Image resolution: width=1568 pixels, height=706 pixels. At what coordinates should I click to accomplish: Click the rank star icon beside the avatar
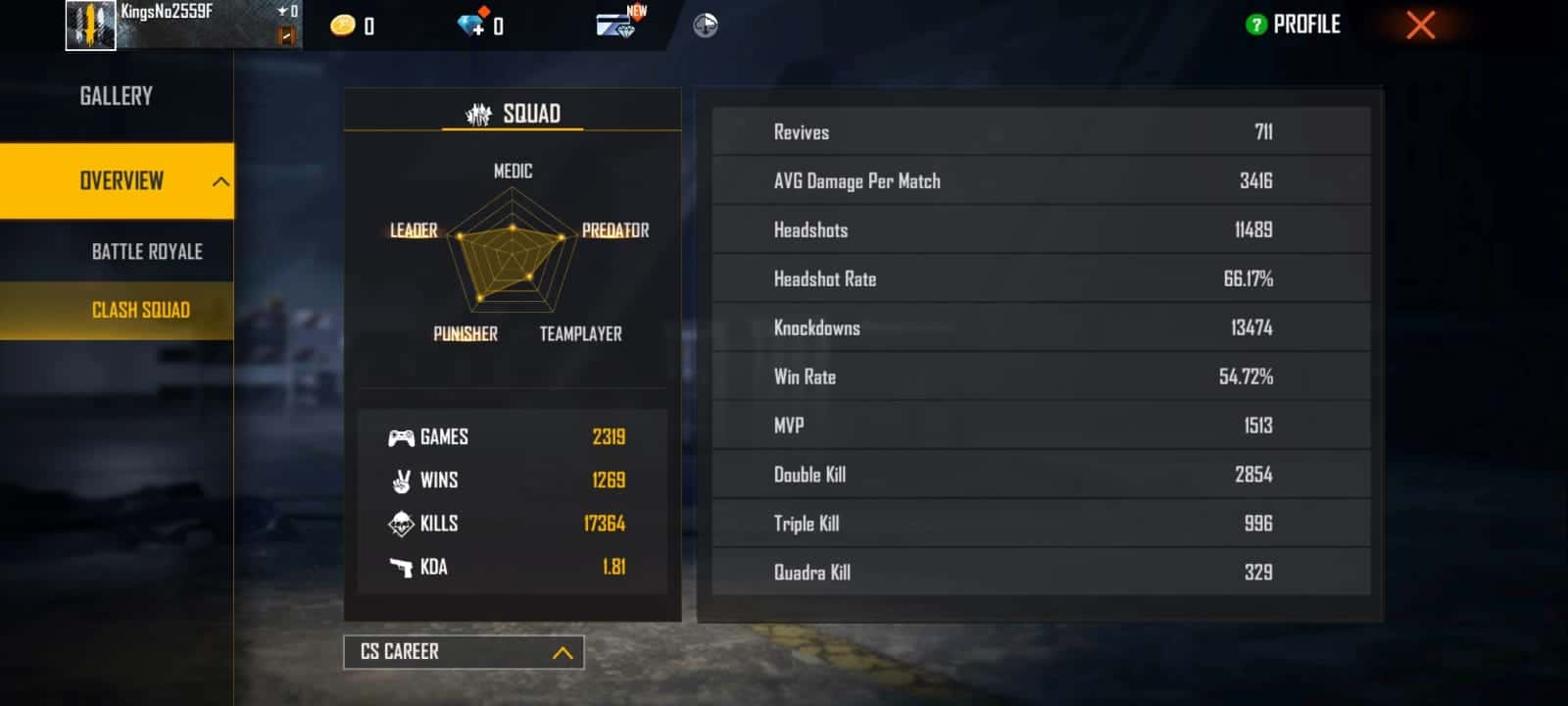point(283,12)
